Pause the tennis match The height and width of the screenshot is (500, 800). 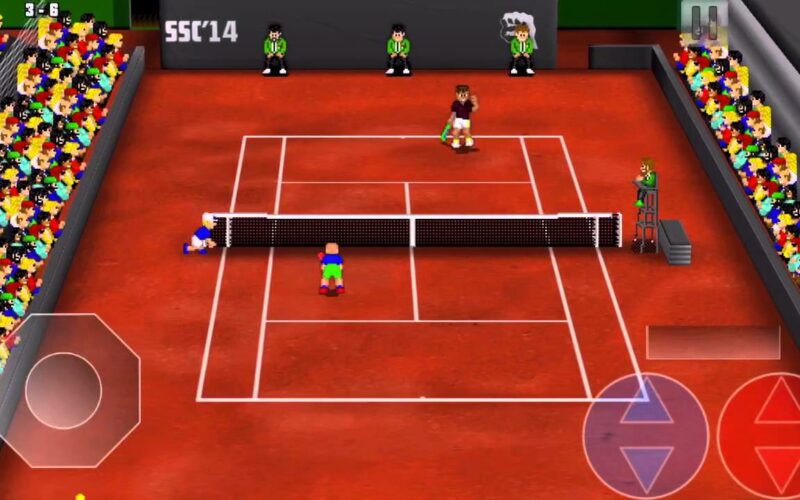click(705, 20)
